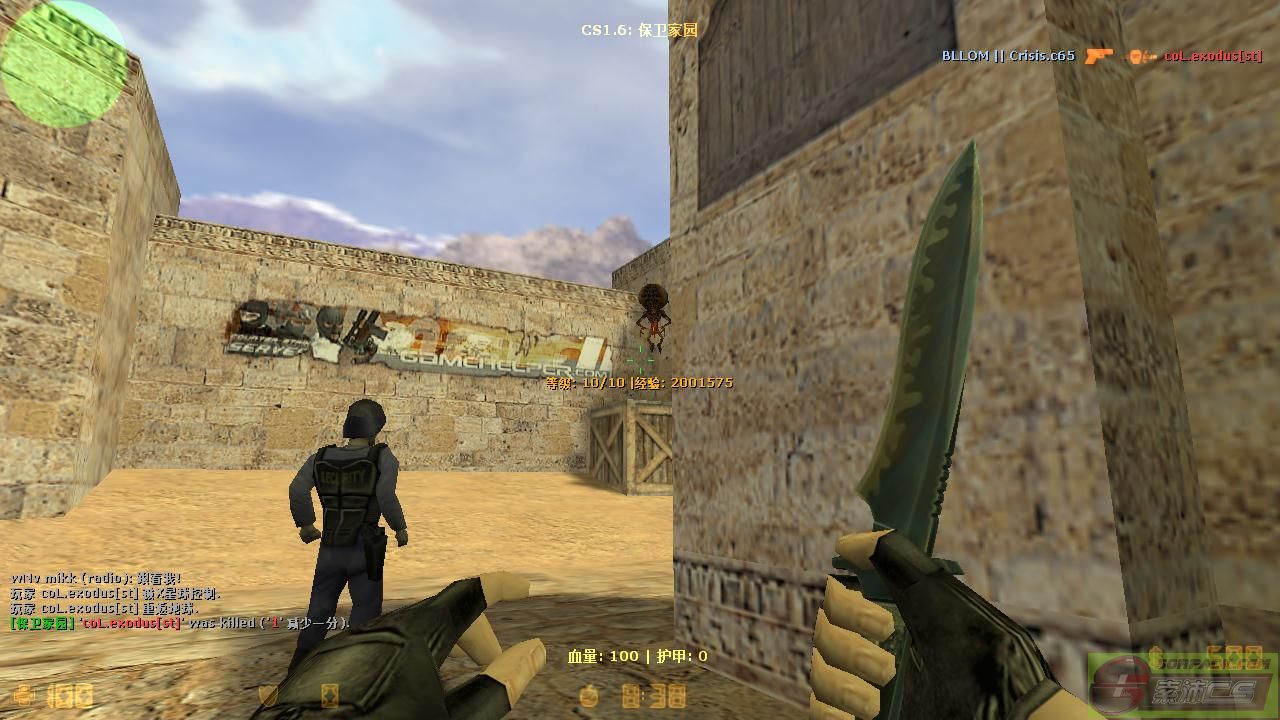Screen dimensions: 1280x720
Task: Click the health cross icon
Action: pyautogui.click(x=22, y=695)
